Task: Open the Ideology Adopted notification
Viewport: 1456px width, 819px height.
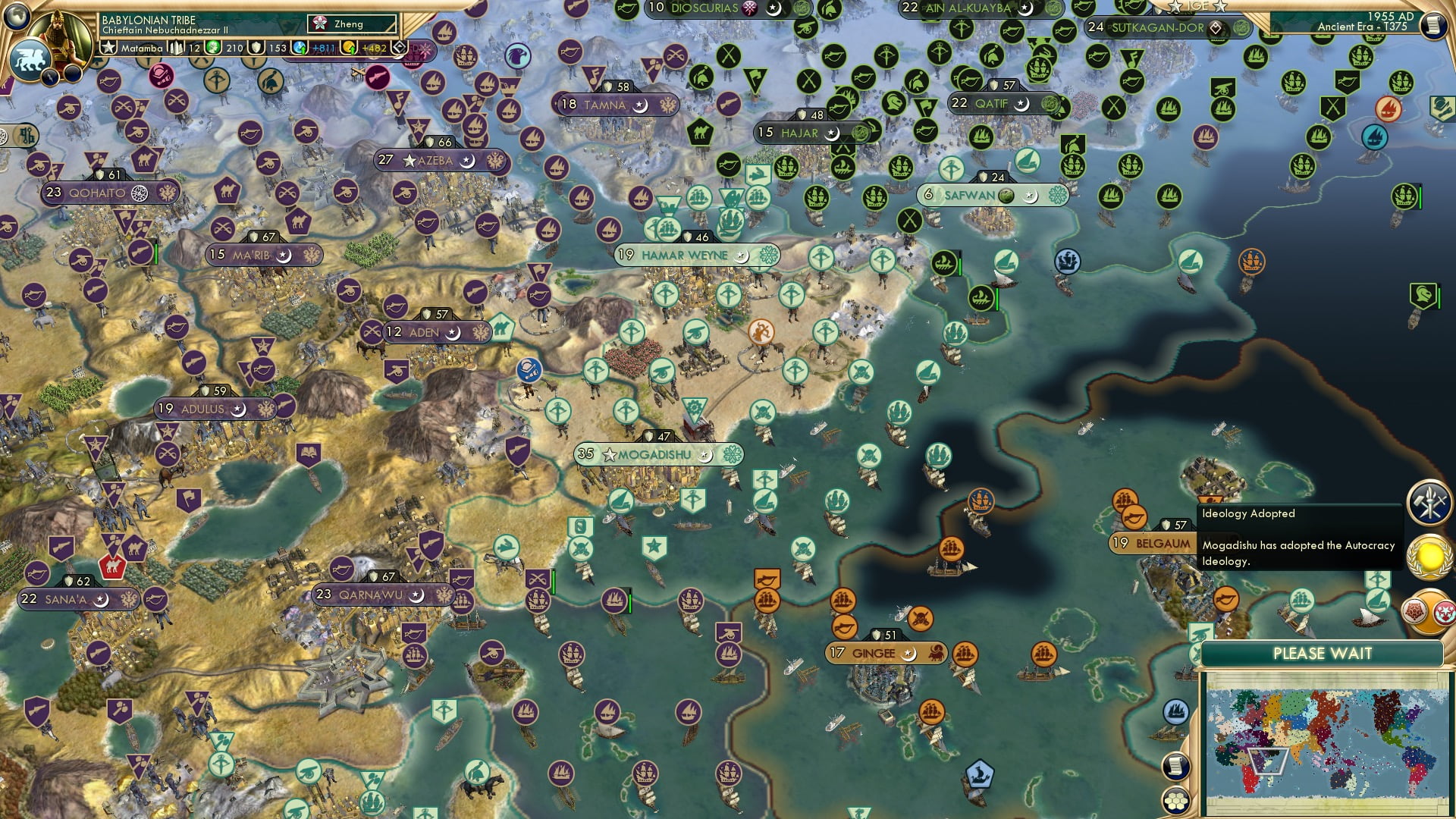Action: (1298, 537)
